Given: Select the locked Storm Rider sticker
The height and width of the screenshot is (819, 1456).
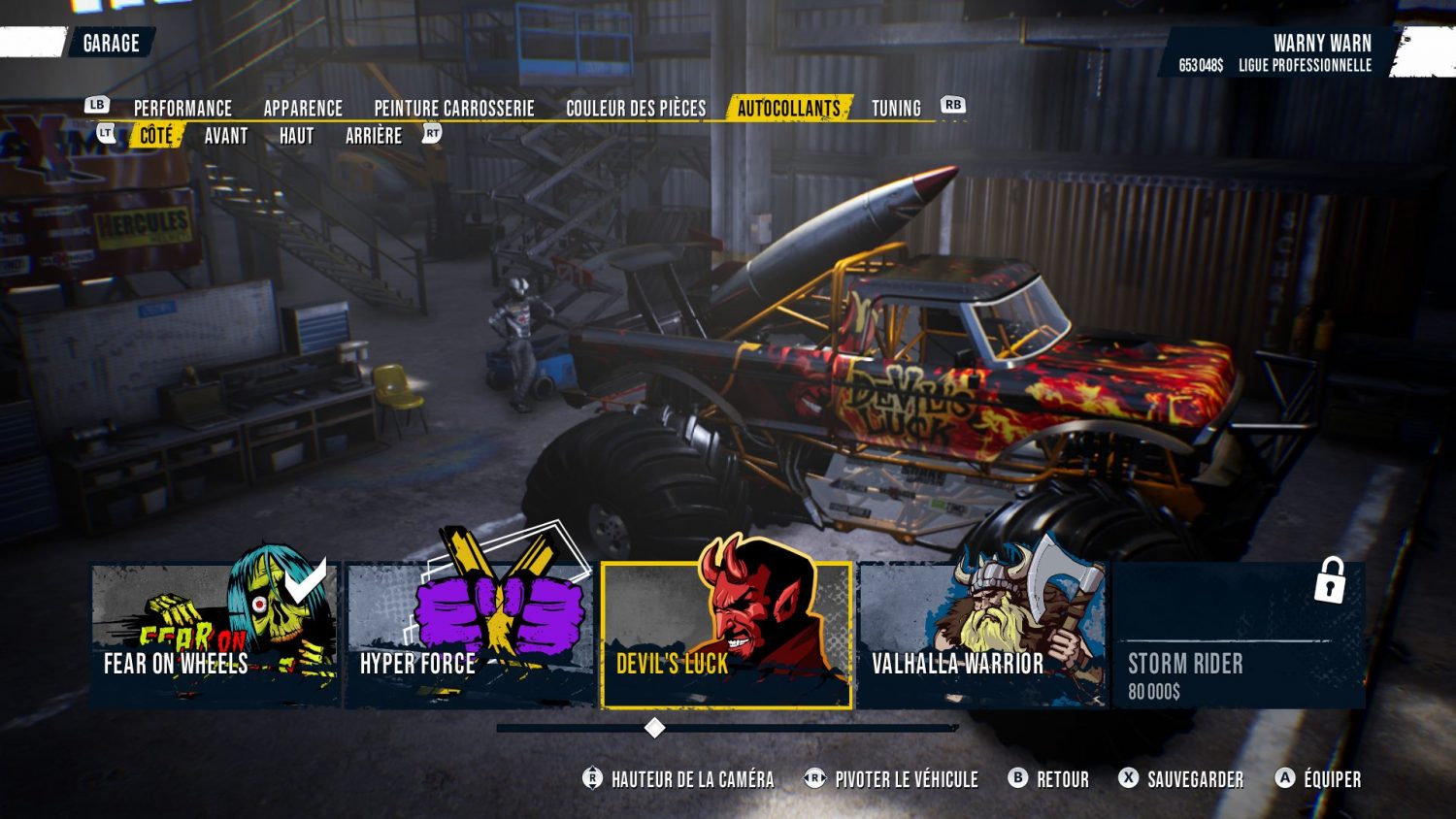Looking at the screenshot, I should click(1239, 636).
